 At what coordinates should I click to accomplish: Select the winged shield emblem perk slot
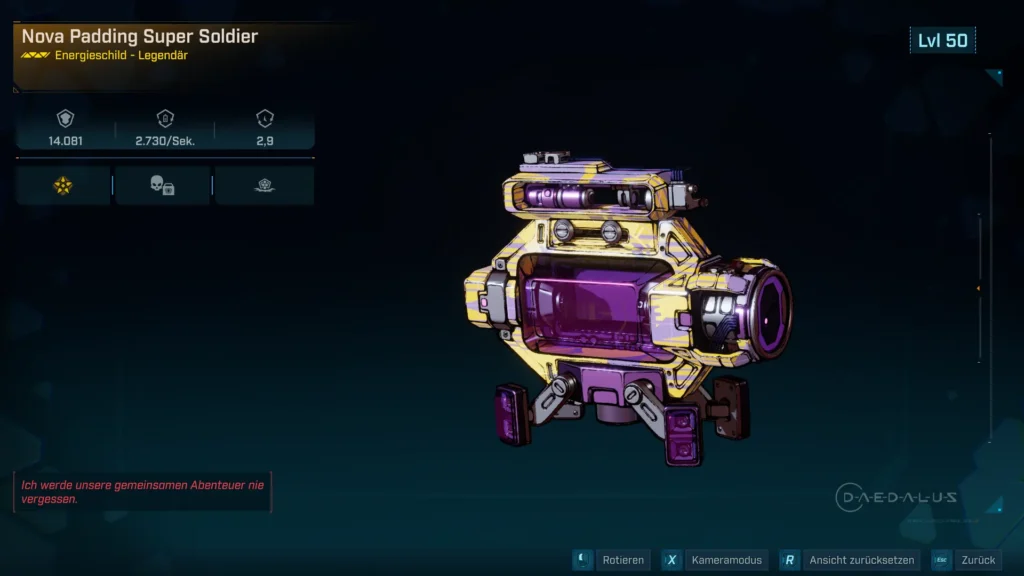[x=264, y=185]
